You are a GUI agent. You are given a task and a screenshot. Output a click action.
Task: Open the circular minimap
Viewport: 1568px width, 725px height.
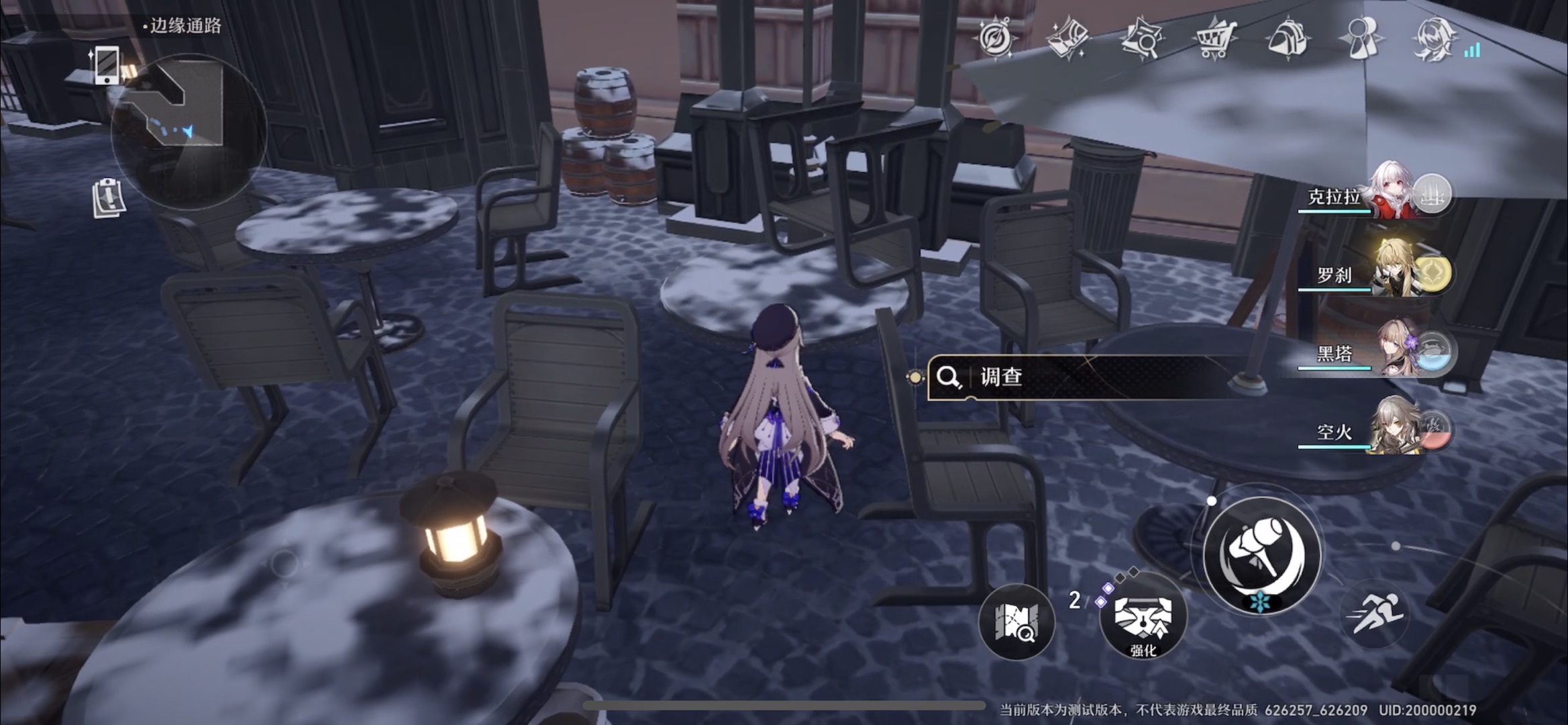[189, 132]
